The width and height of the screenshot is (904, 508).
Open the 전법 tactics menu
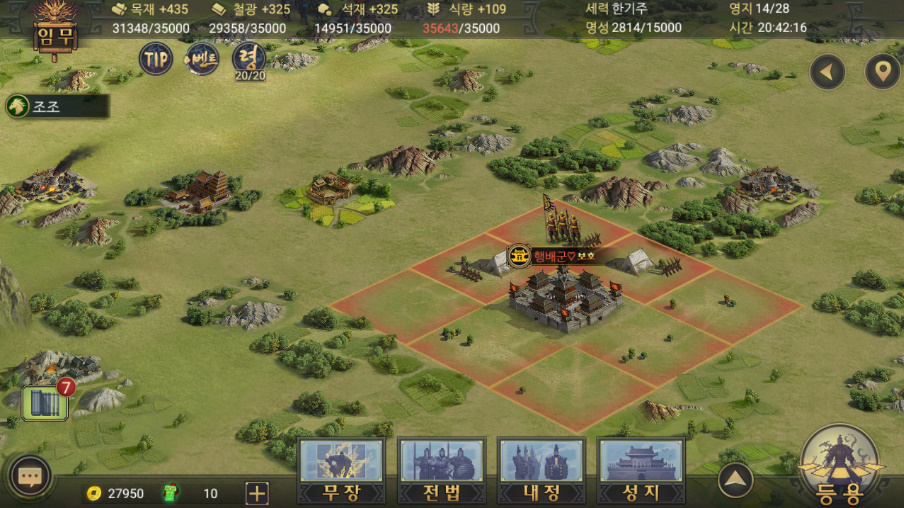[441, 471]
